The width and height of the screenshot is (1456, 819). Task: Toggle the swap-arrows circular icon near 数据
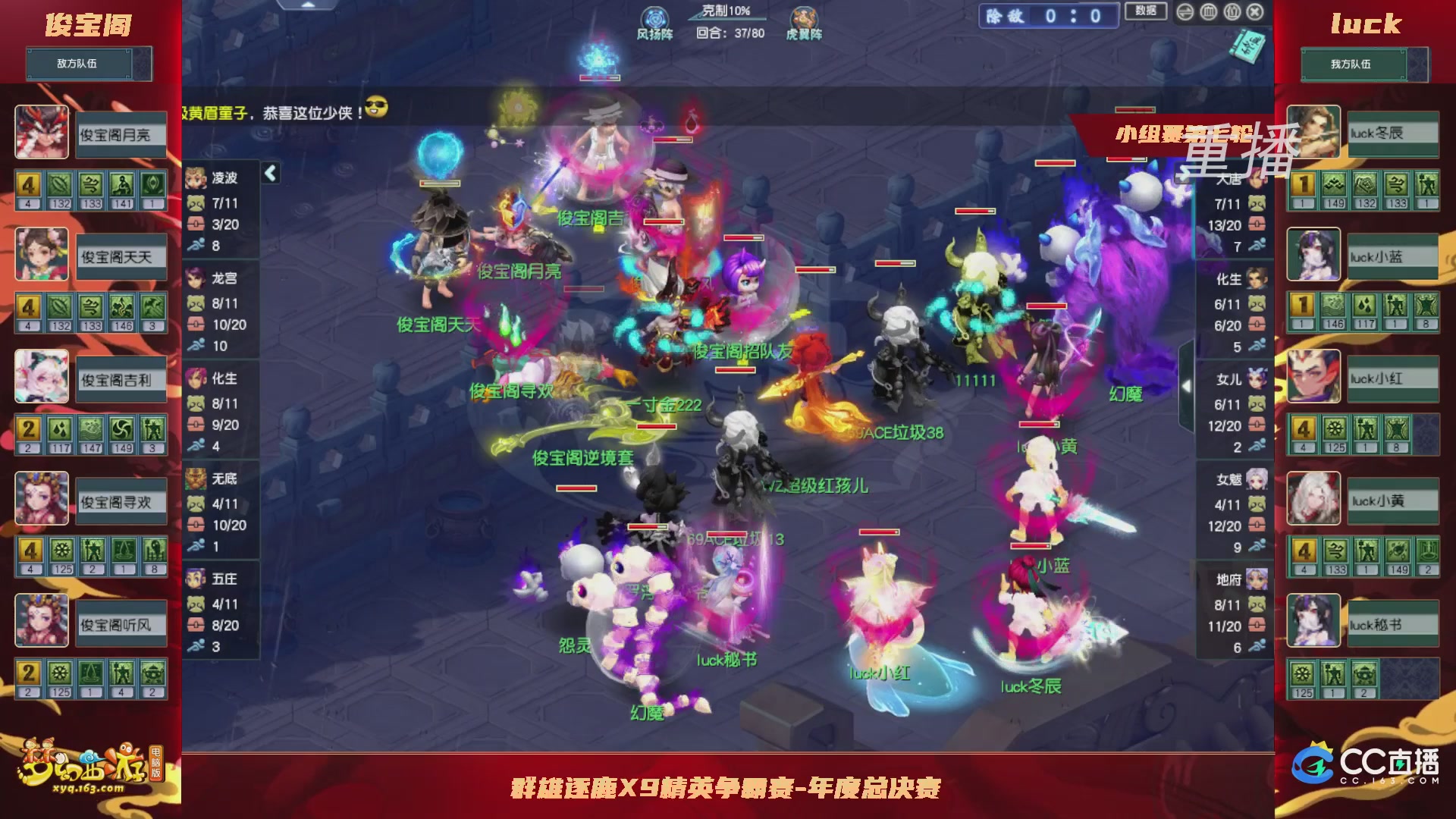(1184, 12)
